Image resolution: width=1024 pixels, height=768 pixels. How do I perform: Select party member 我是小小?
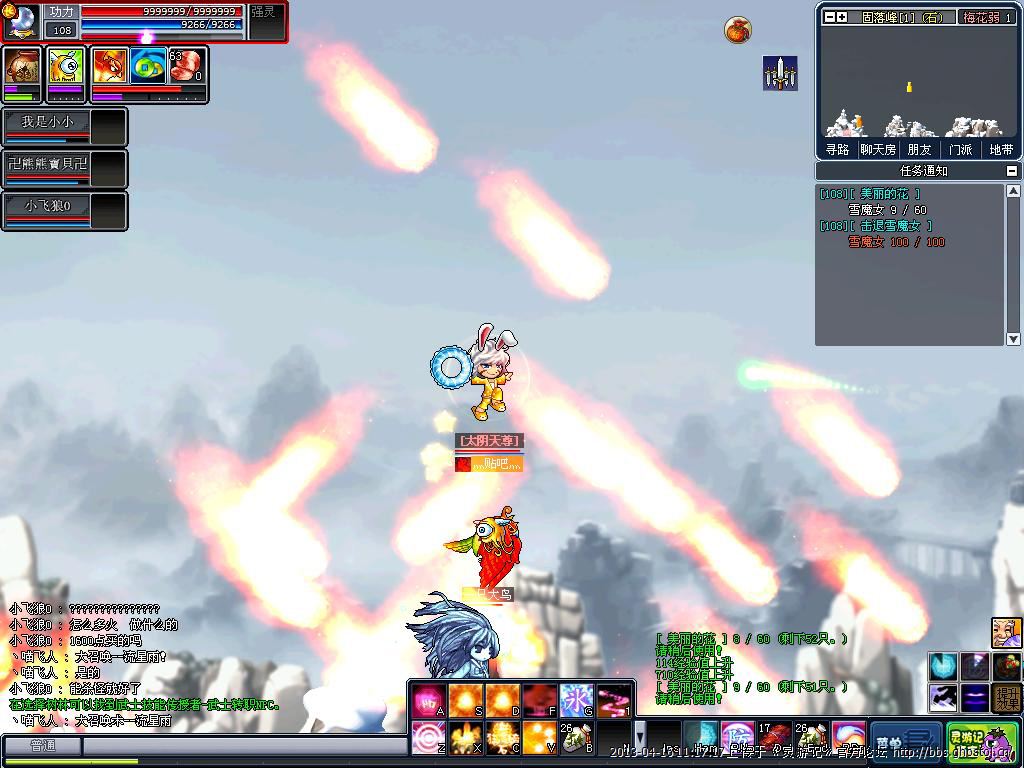tap(48, 122)
